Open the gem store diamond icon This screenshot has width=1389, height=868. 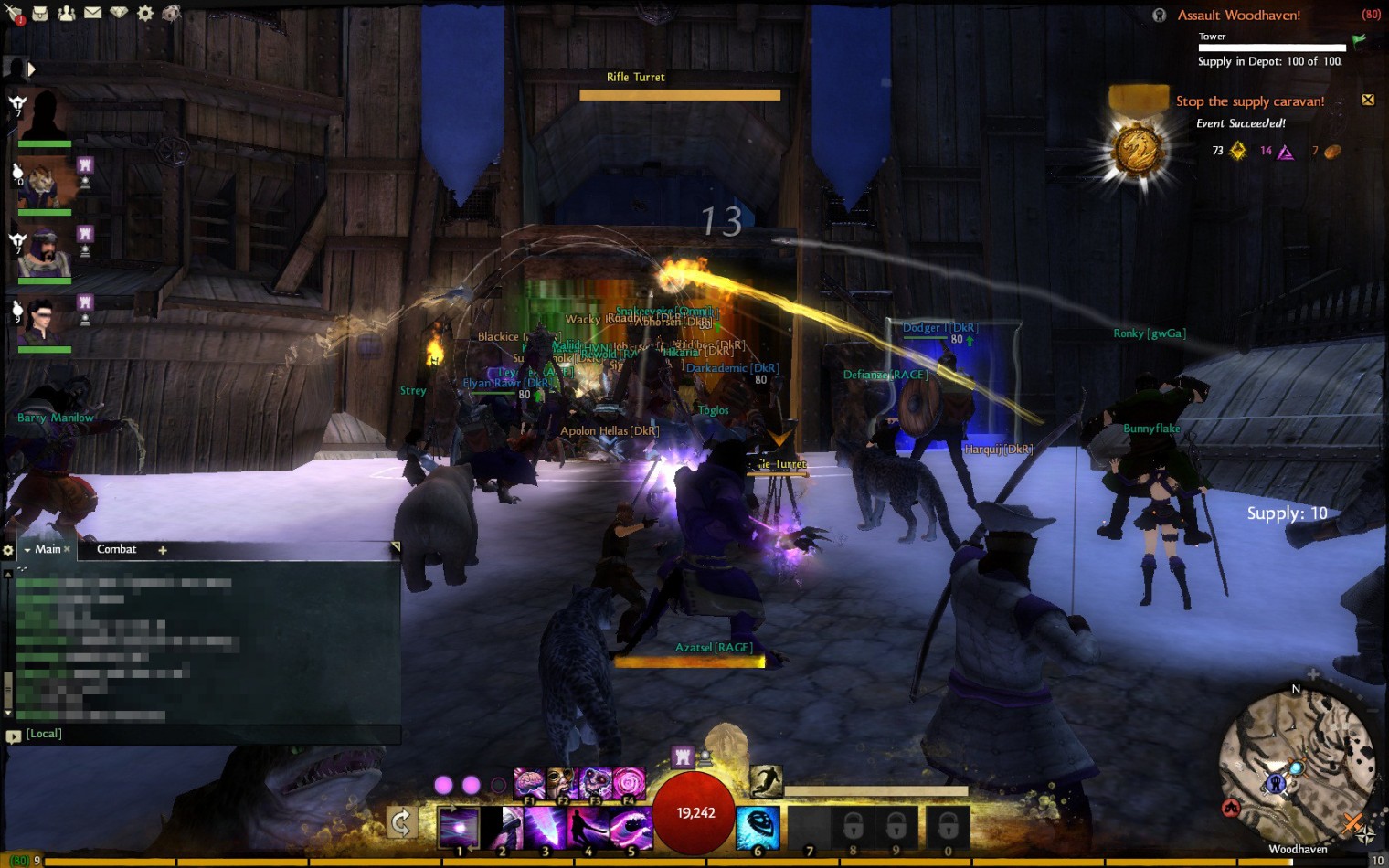pyautogui.click(x=119, y=13)
